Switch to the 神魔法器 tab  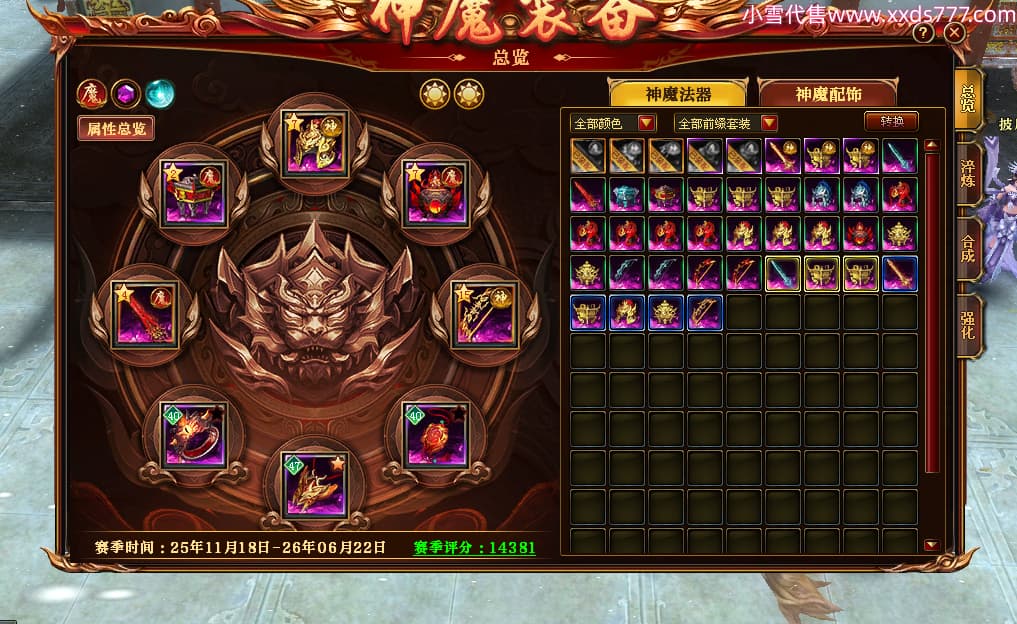(x=679, y=94)
